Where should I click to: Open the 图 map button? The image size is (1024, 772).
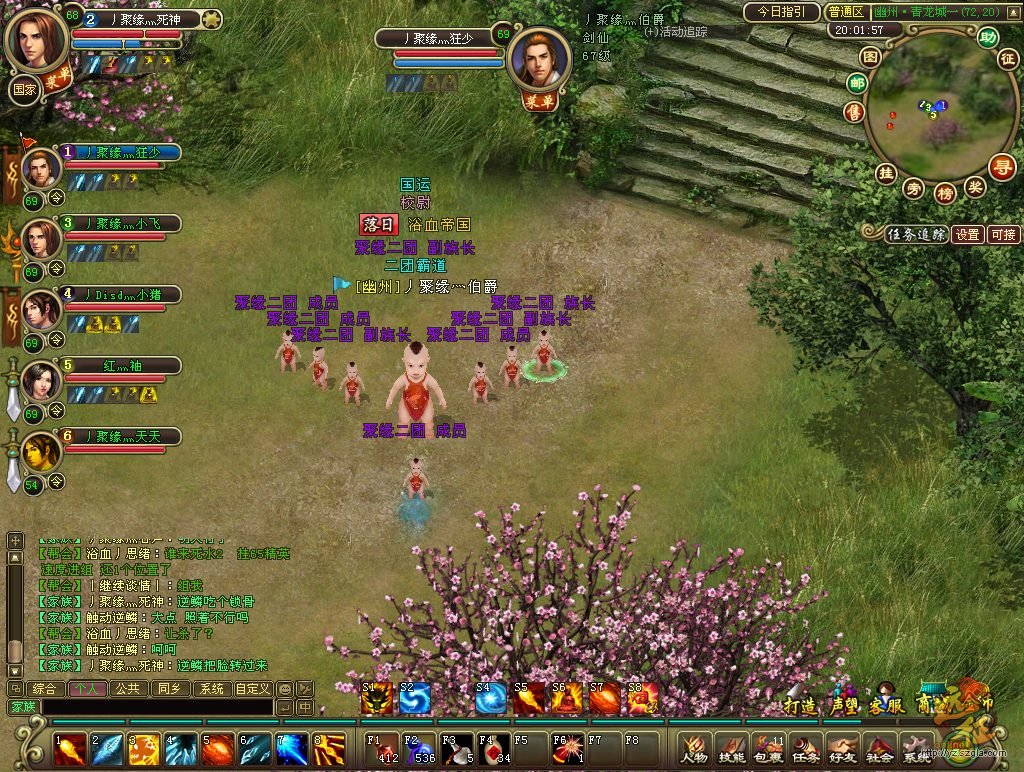[870, 58]
